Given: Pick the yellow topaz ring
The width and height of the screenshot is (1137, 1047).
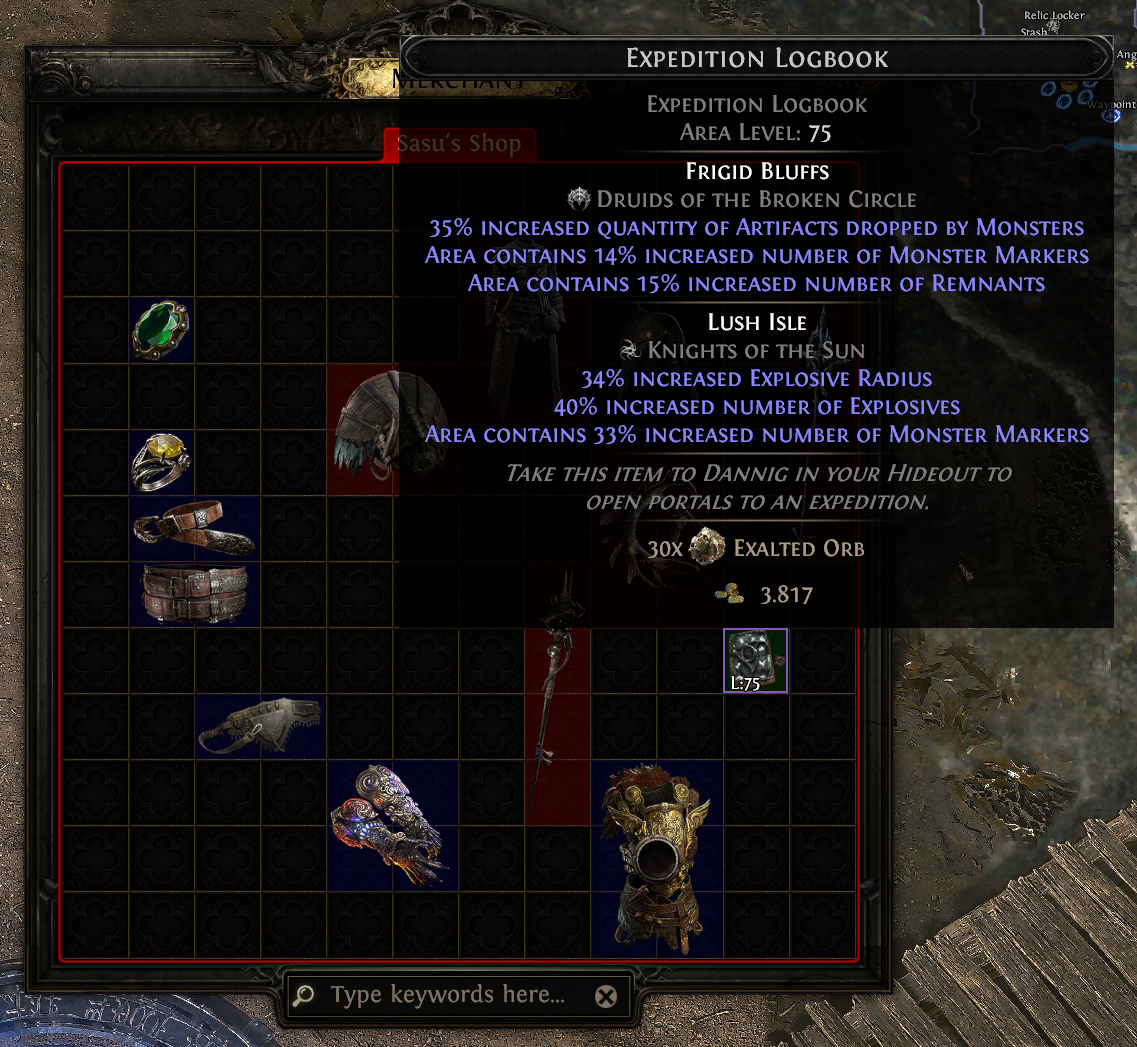Looking at the screenshot, I should click(x=161, y=462).
